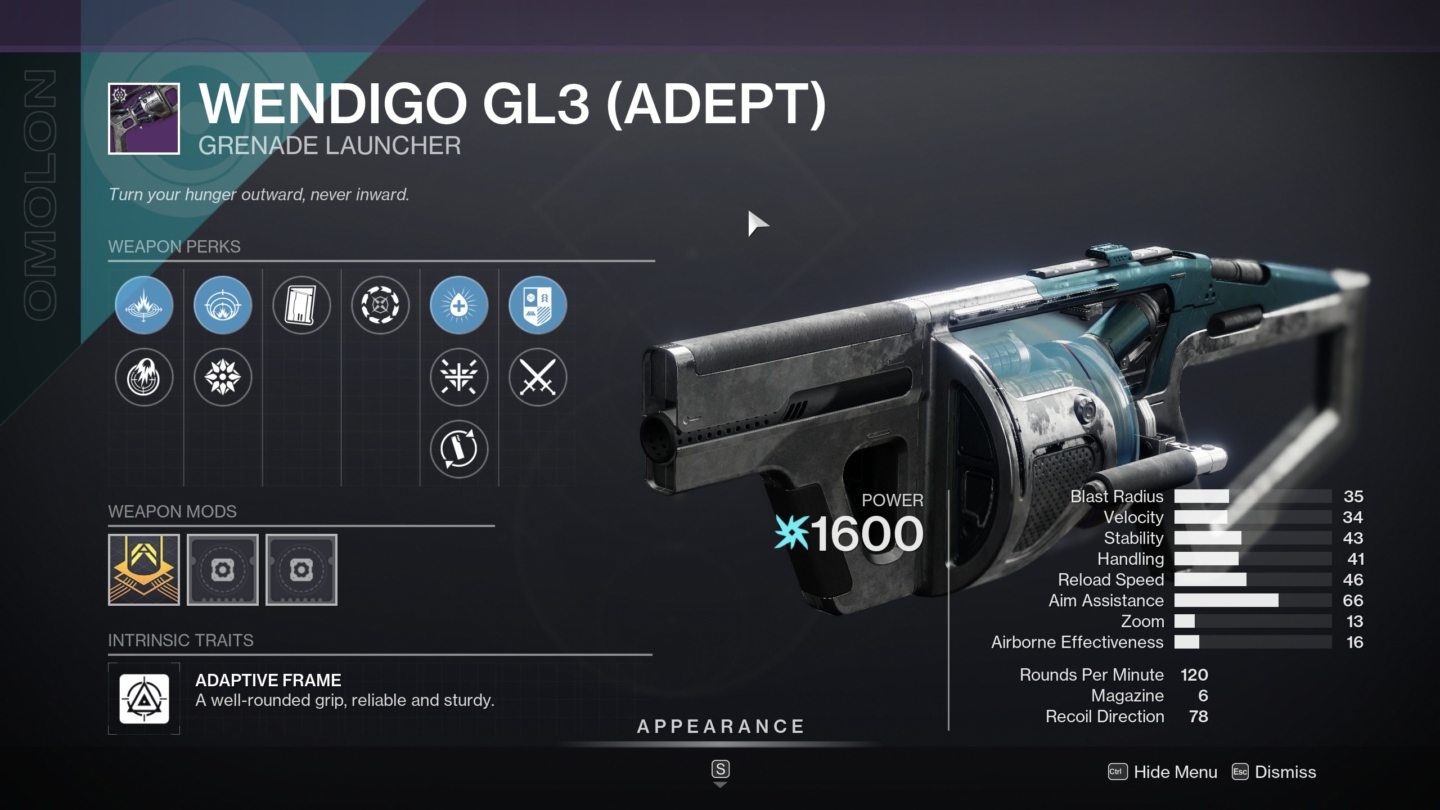Click the Adaptive Frame intrinsic trait icon
The width and height of the screenshot is (1440, 810).
tap(143, 698)
